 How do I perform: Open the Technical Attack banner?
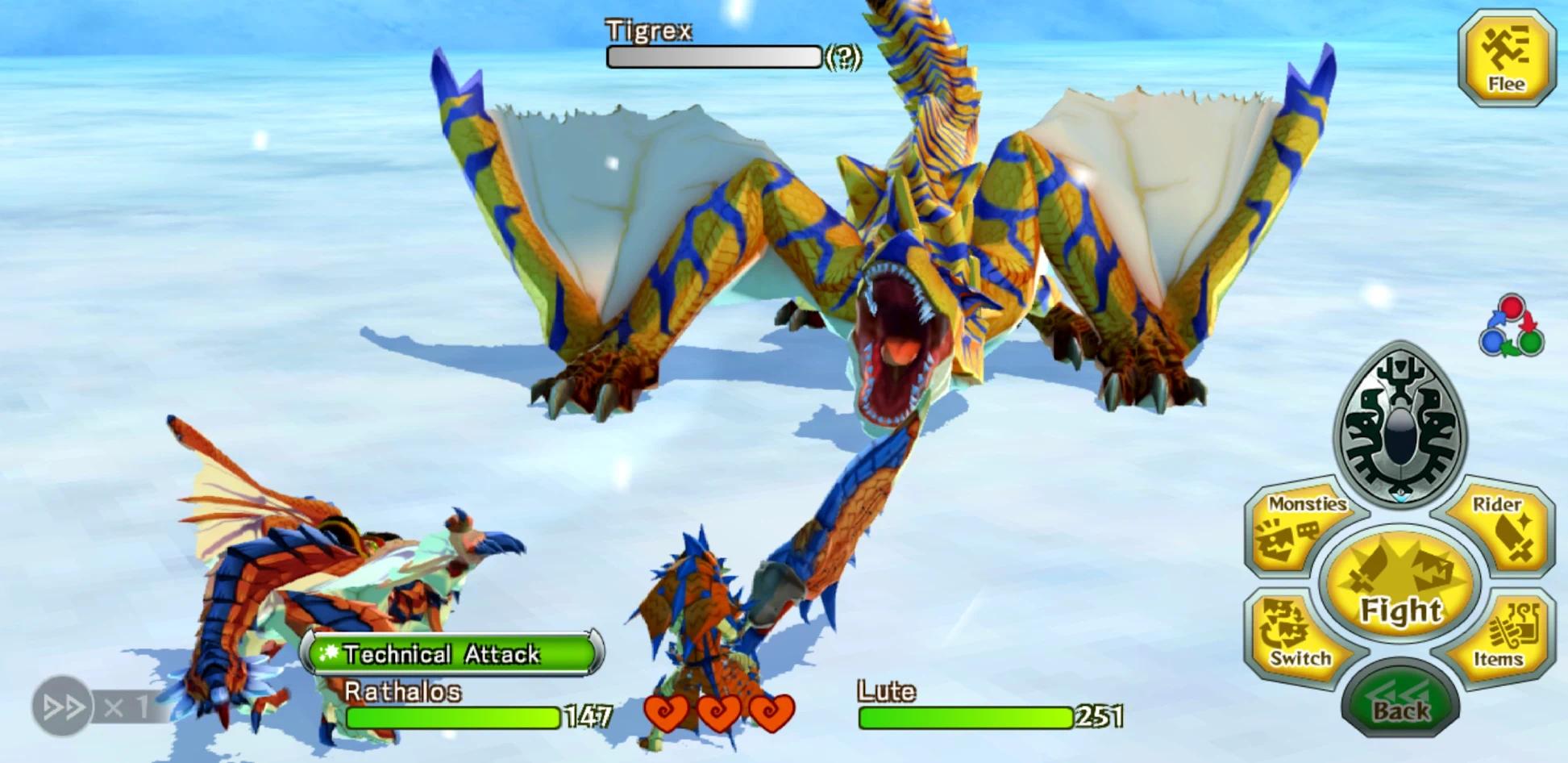pyautogui.click(x=451, y=656)
